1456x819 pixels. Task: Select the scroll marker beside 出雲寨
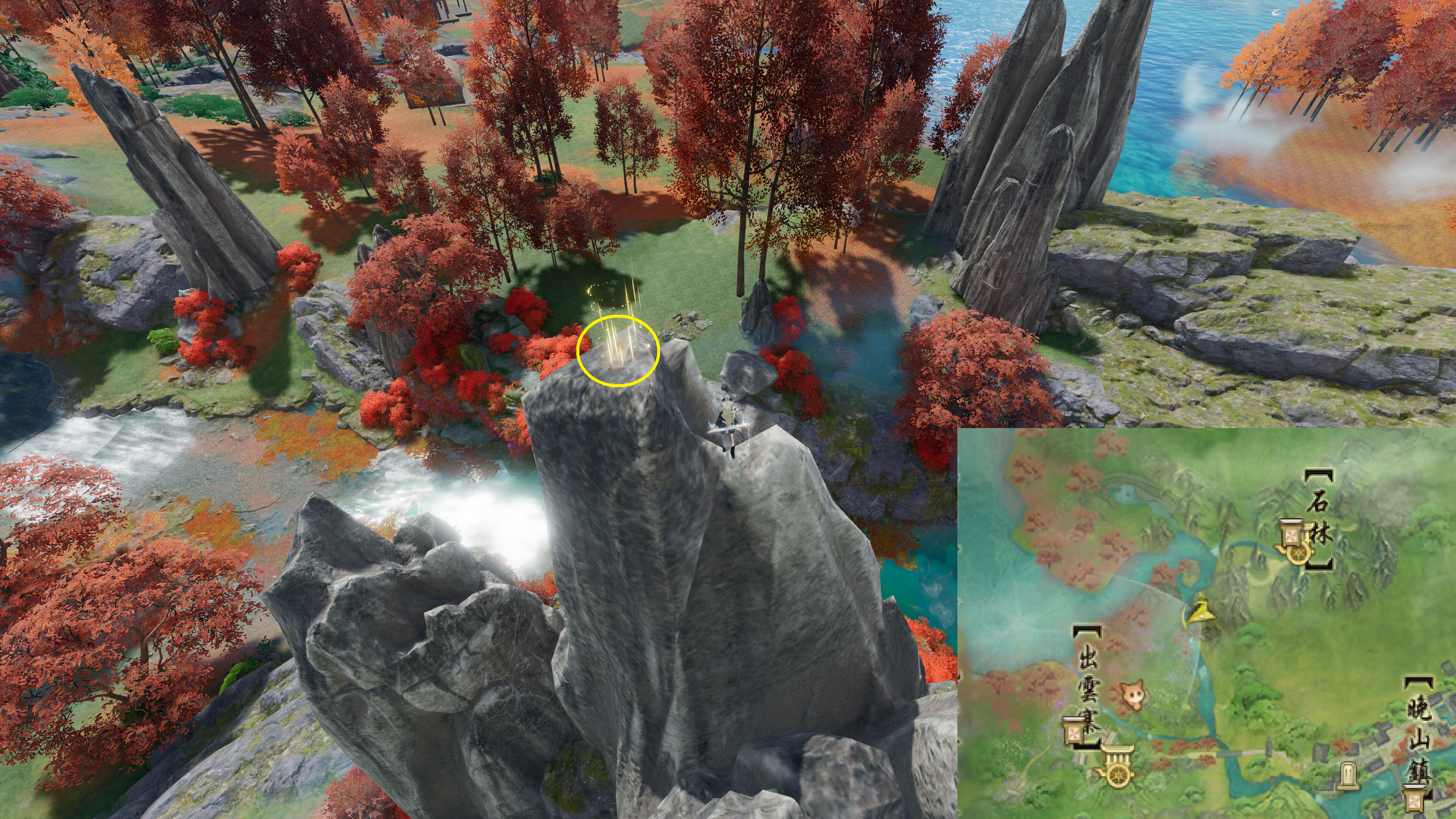(x=1073, y=733)
